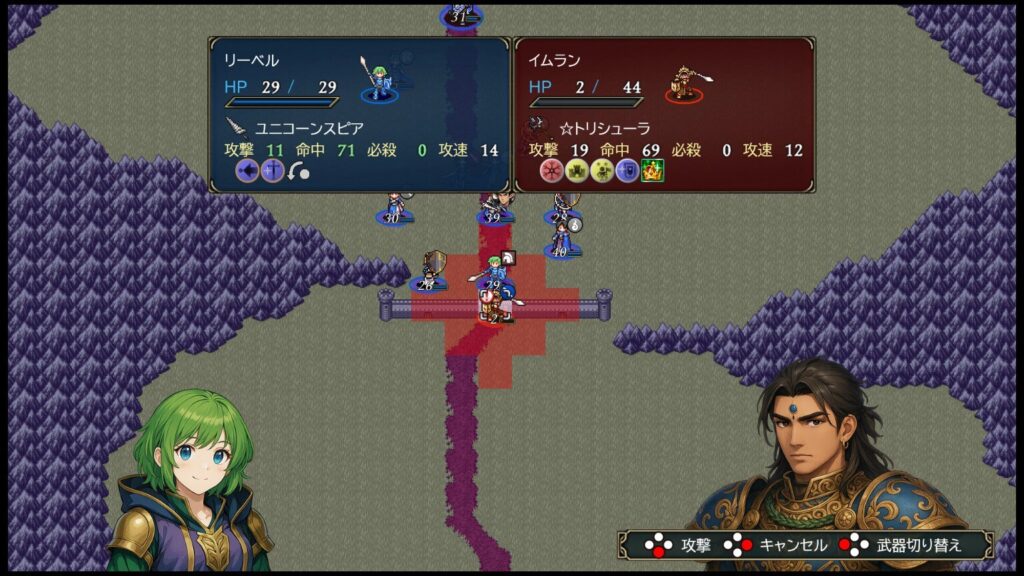Viewport: 1024px width, 576px height.
Task: Inspect Liebel's blue arrow skill icon
Action: pos(247,171)
